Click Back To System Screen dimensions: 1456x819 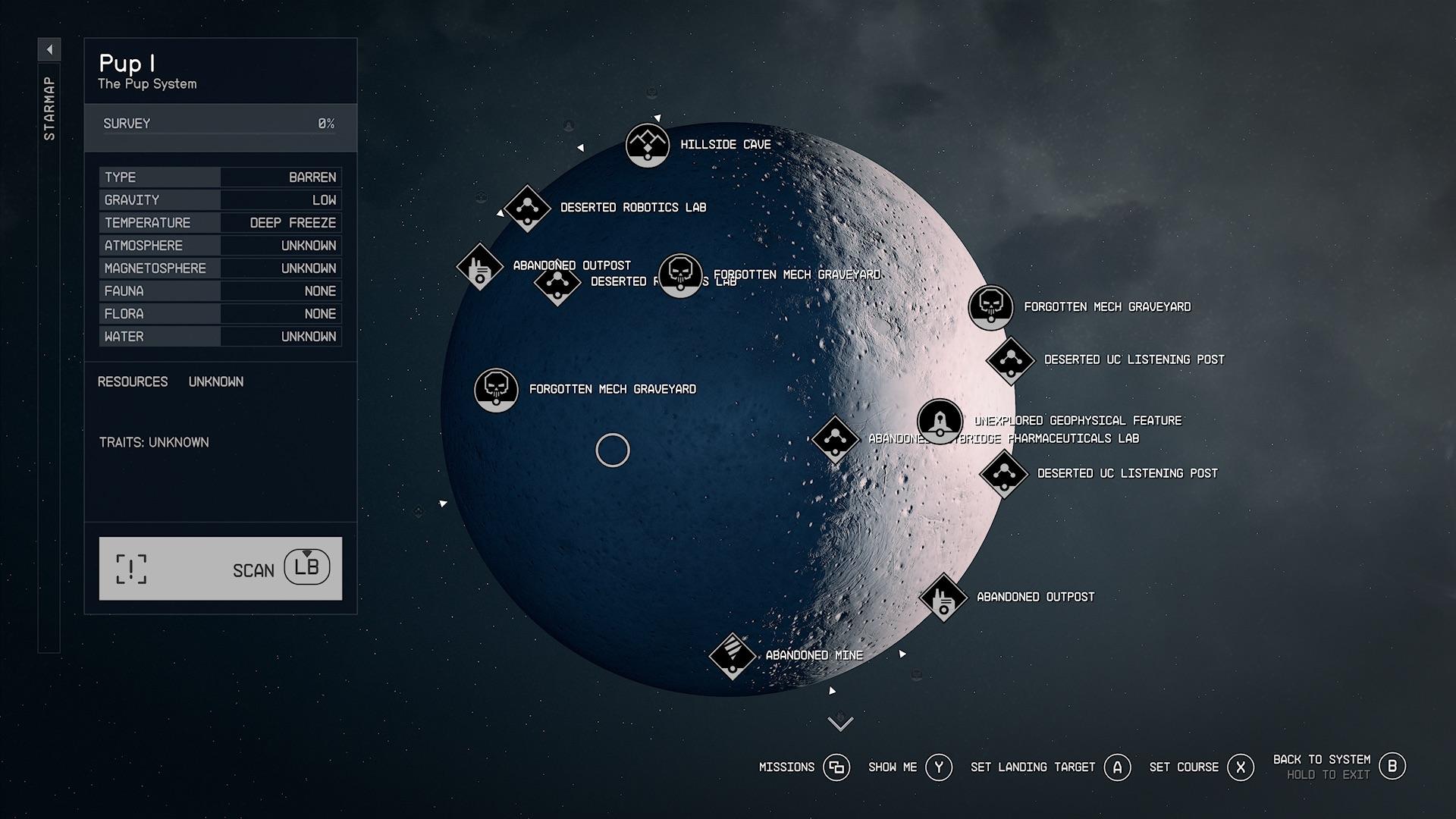click(1393, 766)
